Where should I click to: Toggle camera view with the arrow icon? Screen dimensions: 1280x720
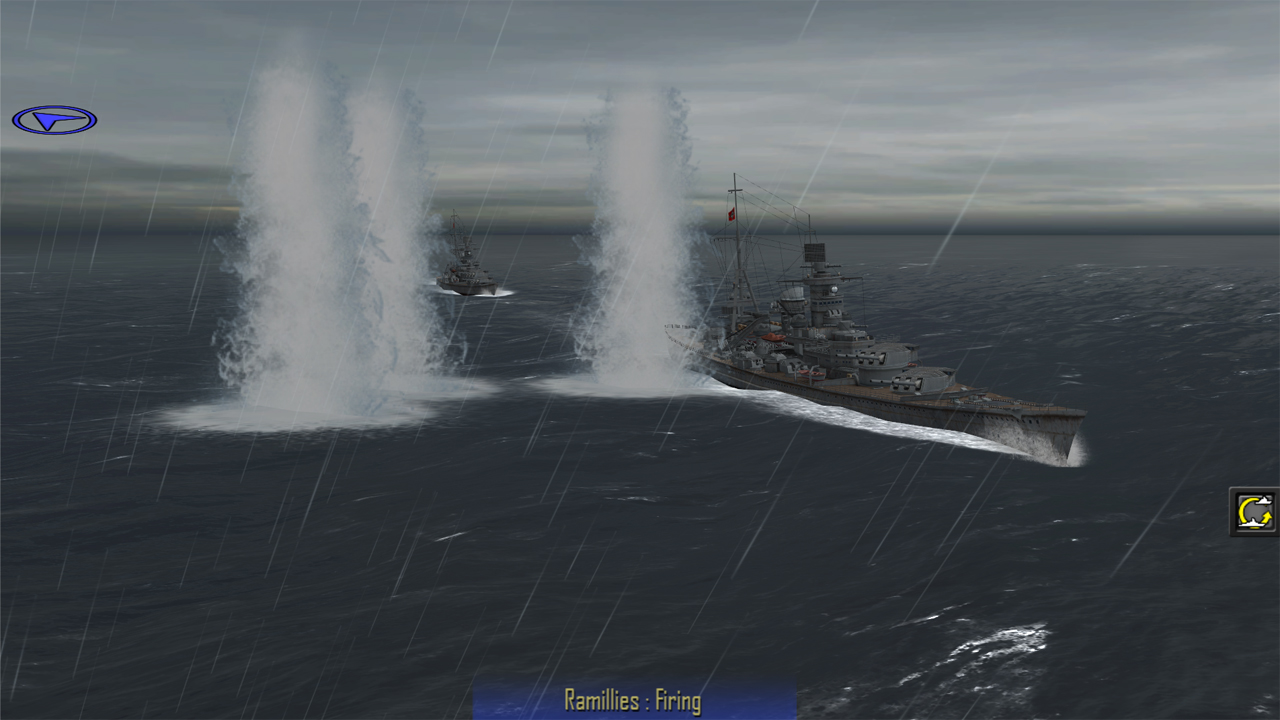point(57,118)
